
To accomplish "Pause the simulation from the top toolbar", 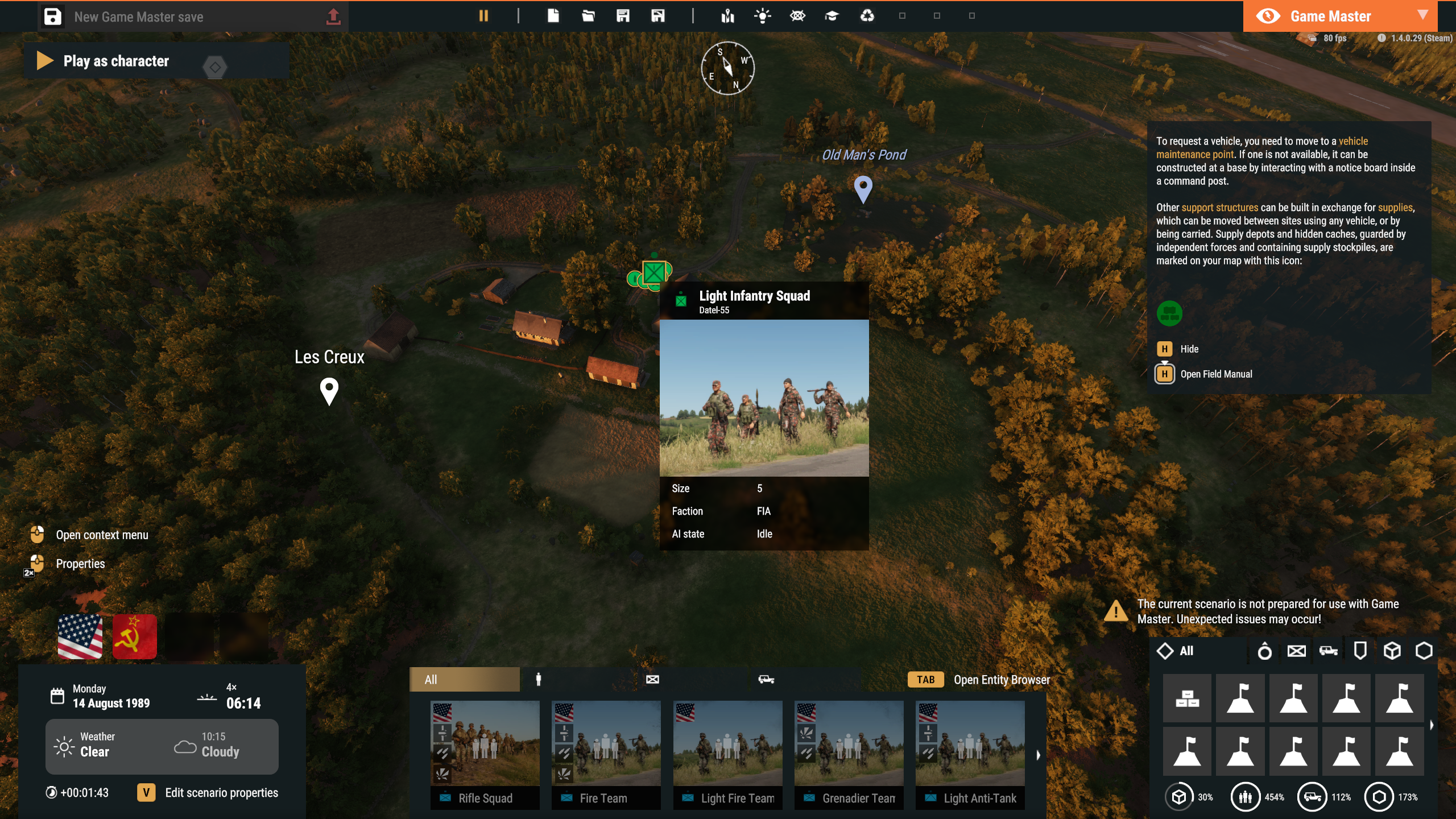I will click(483, 16).
